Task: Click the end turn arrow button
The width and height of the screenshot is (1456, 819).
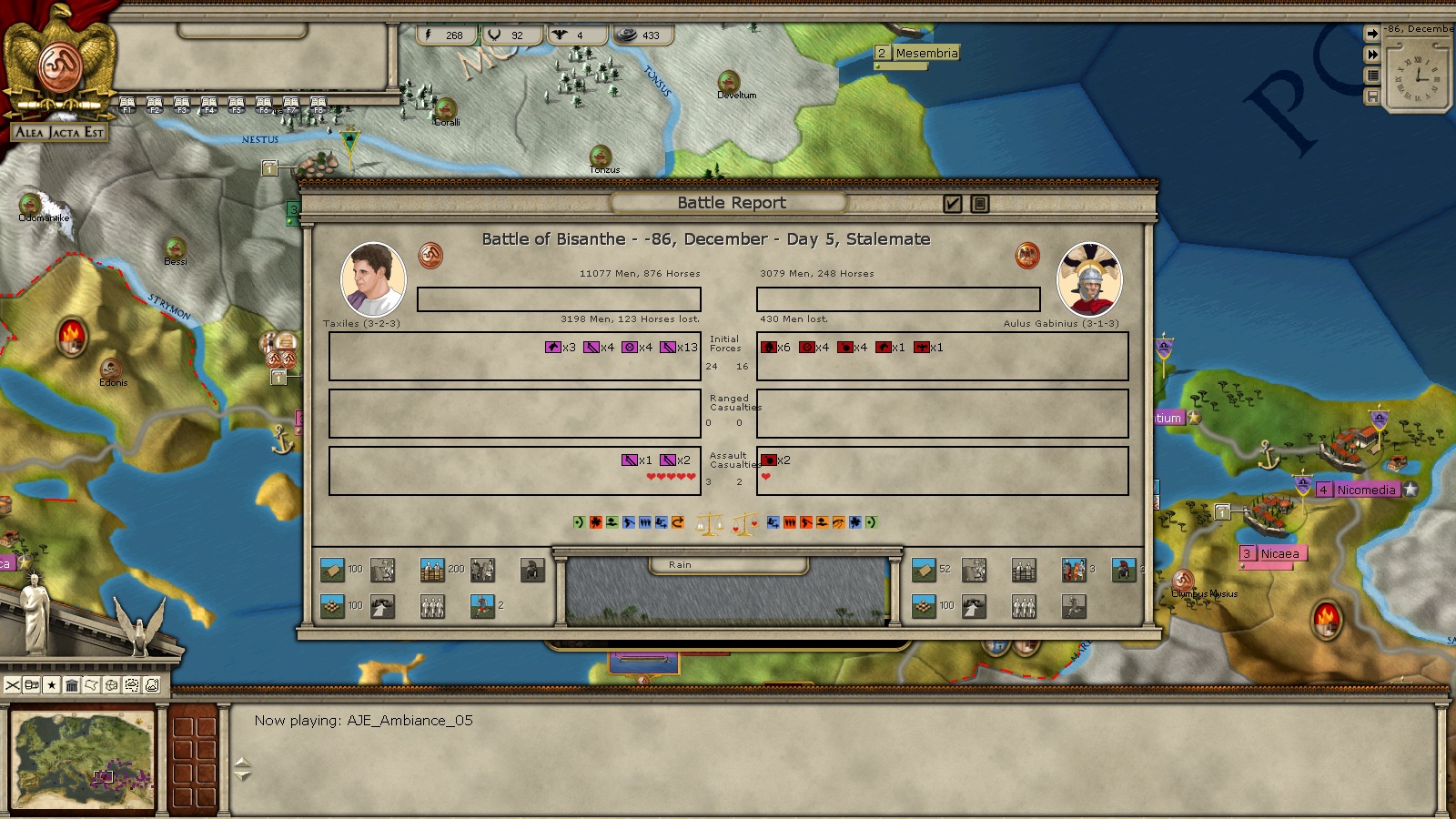Action: pyautogui.click(x=1372, y=34)
